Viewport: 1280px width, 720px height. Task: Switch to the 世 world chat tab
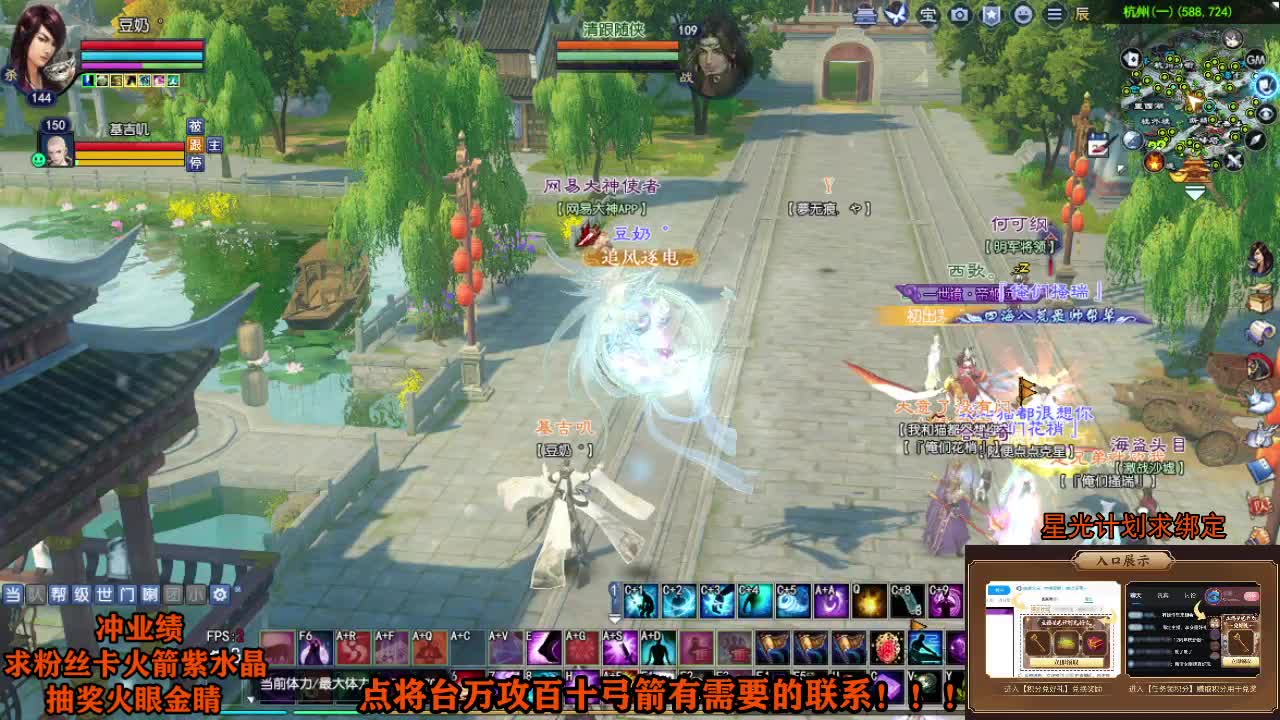pos(103,596)
